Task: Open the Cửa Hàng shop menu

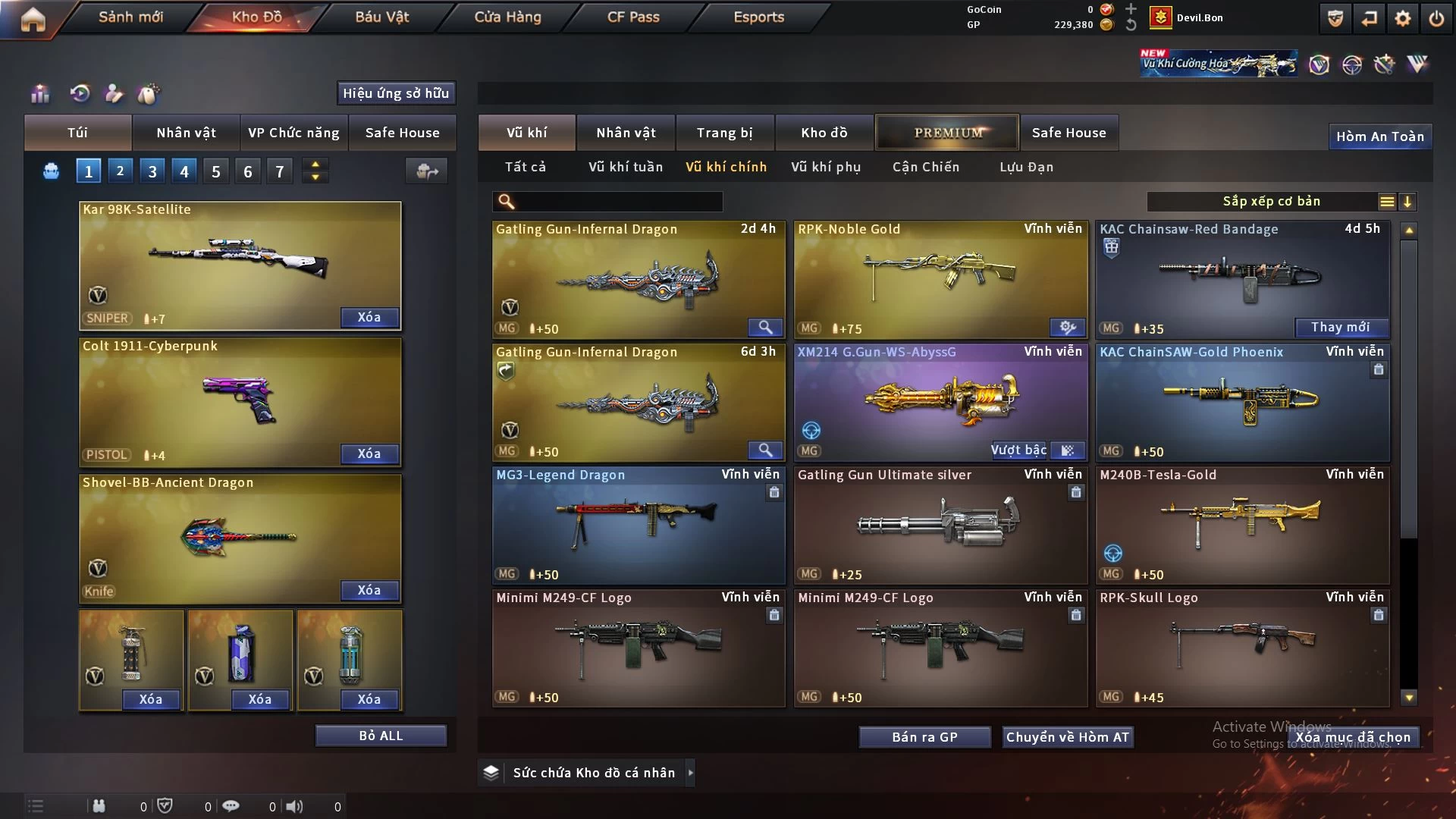Action: point(507,17)
